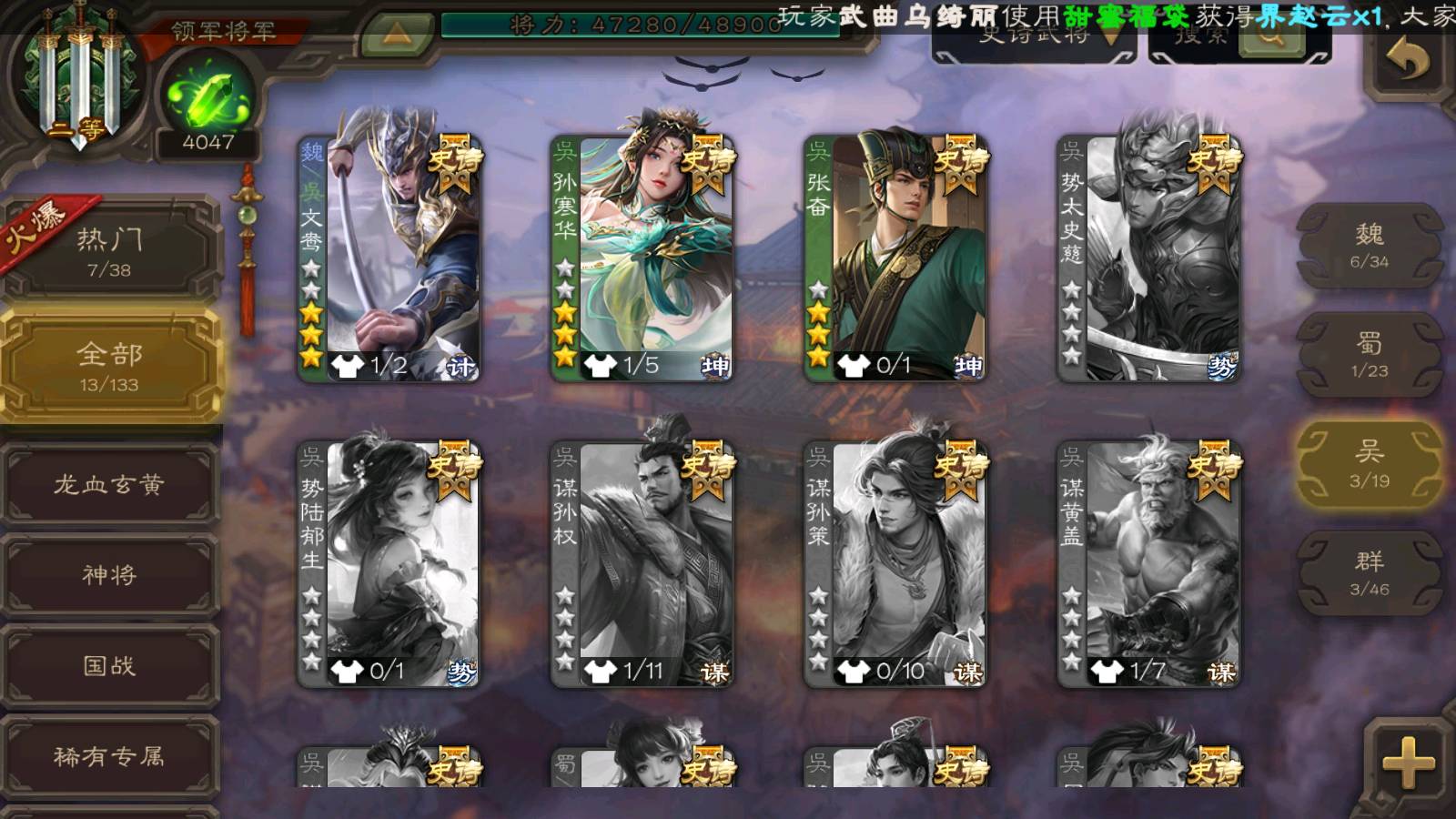Select the 陆郁生 general card
Image resolution: width=1456 pixels, height=819 pixels.
(x=390, y=564)
